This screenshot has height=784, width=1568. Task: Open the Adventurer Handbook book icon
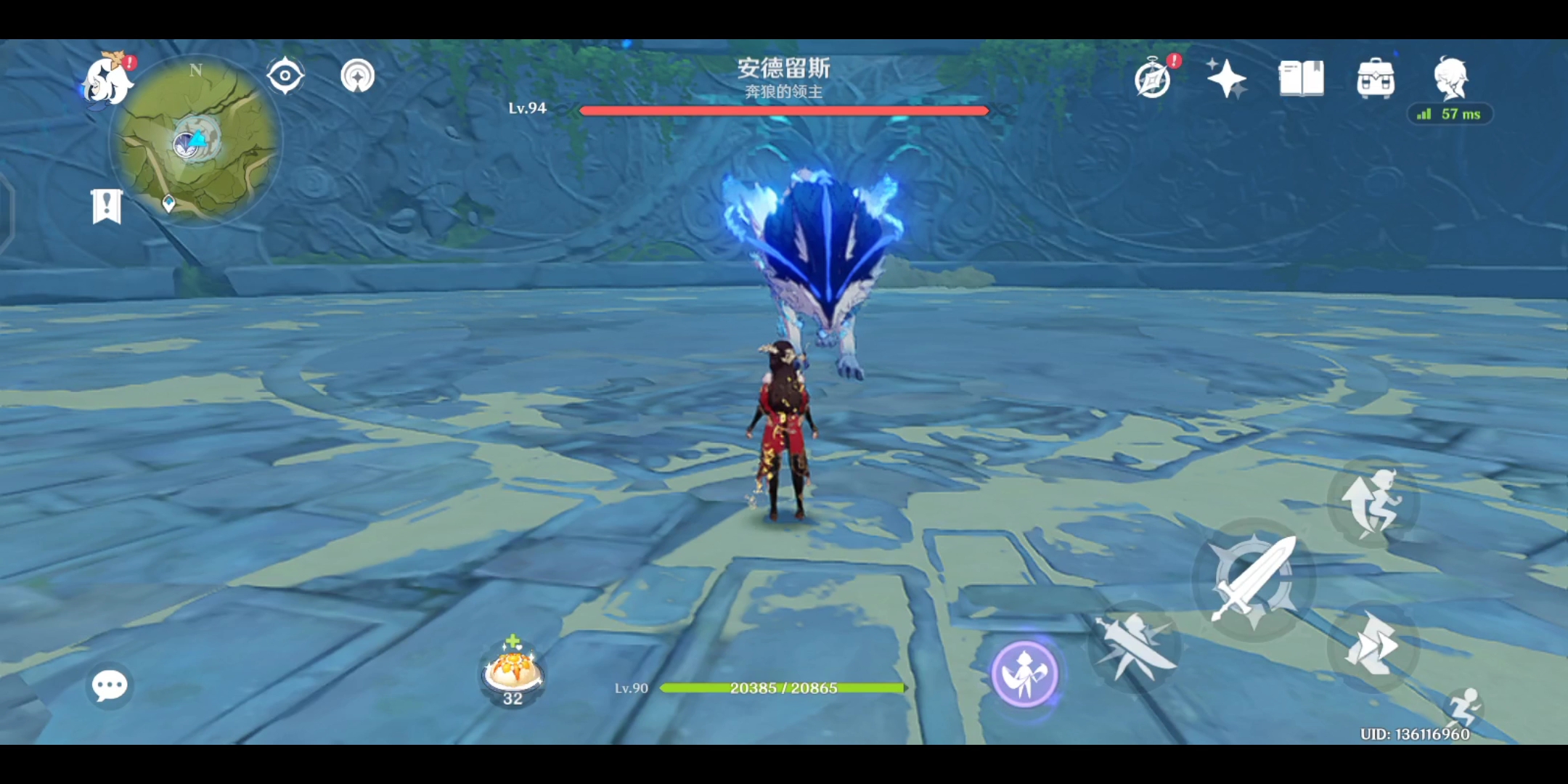1301,78
